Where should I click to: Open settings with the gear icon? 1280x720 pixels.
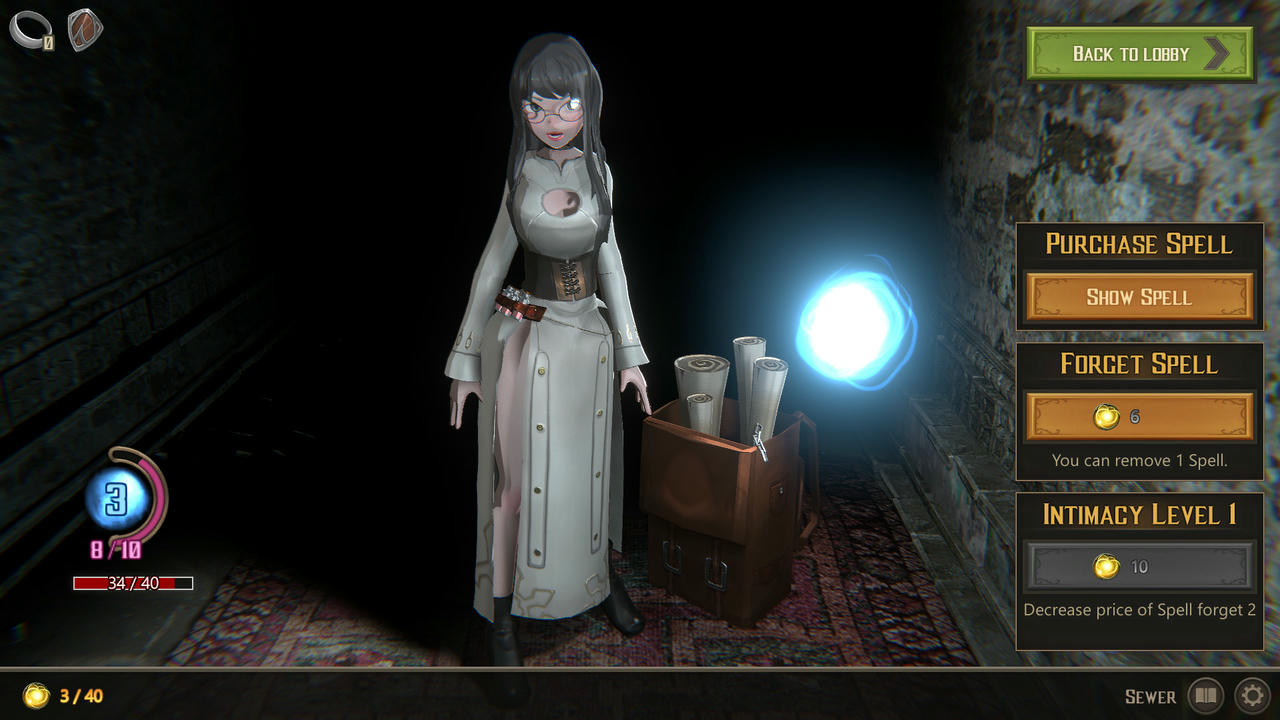pos(1253,697)
